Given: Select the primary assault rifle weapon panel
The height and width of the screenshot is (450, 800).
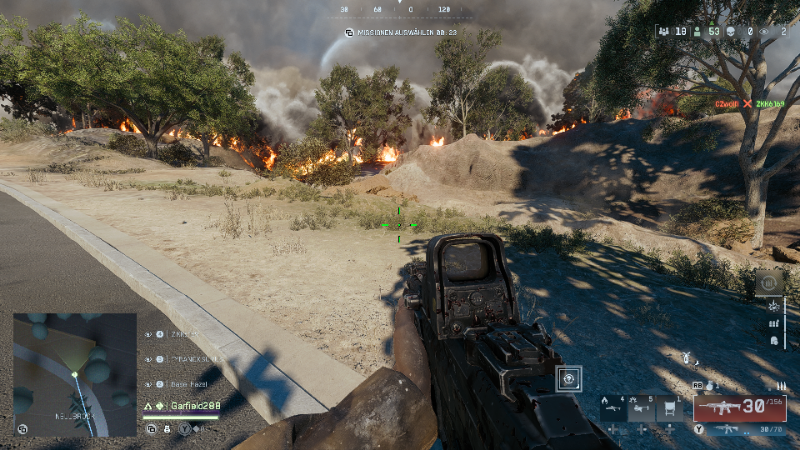Looking at the screenshot, I should [x=739, y=407].
